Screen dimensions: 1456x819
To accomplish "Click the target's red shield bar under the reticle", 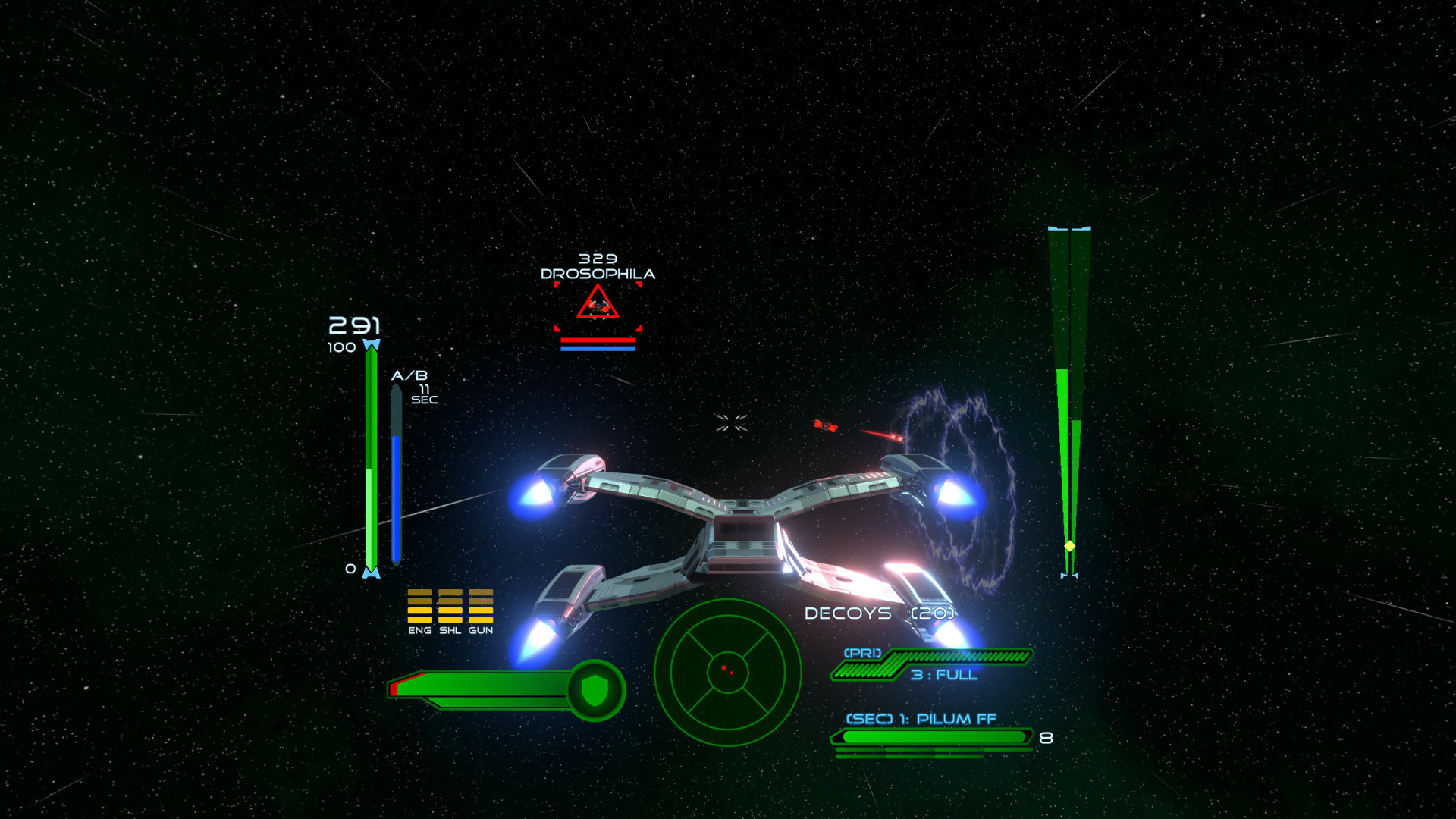I will click(x=598, y=339).
